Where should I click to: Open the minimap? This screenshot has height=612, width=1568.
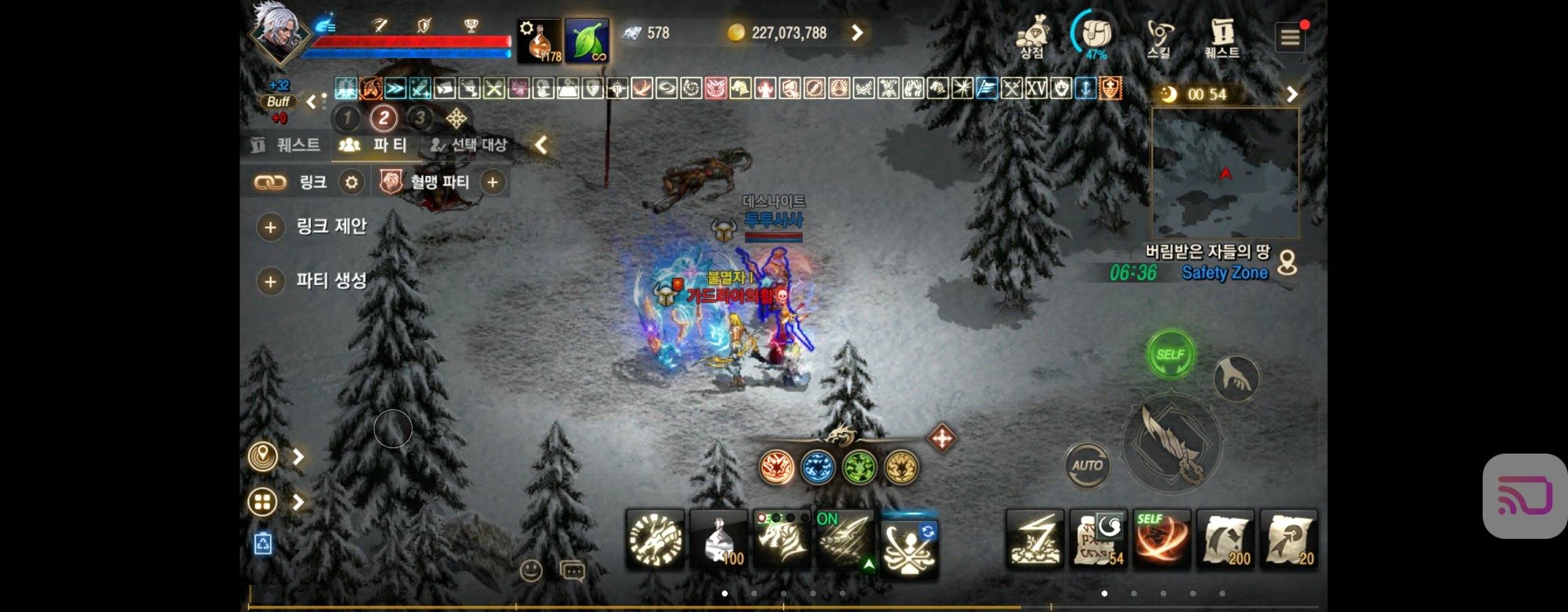click(1225, 173)
